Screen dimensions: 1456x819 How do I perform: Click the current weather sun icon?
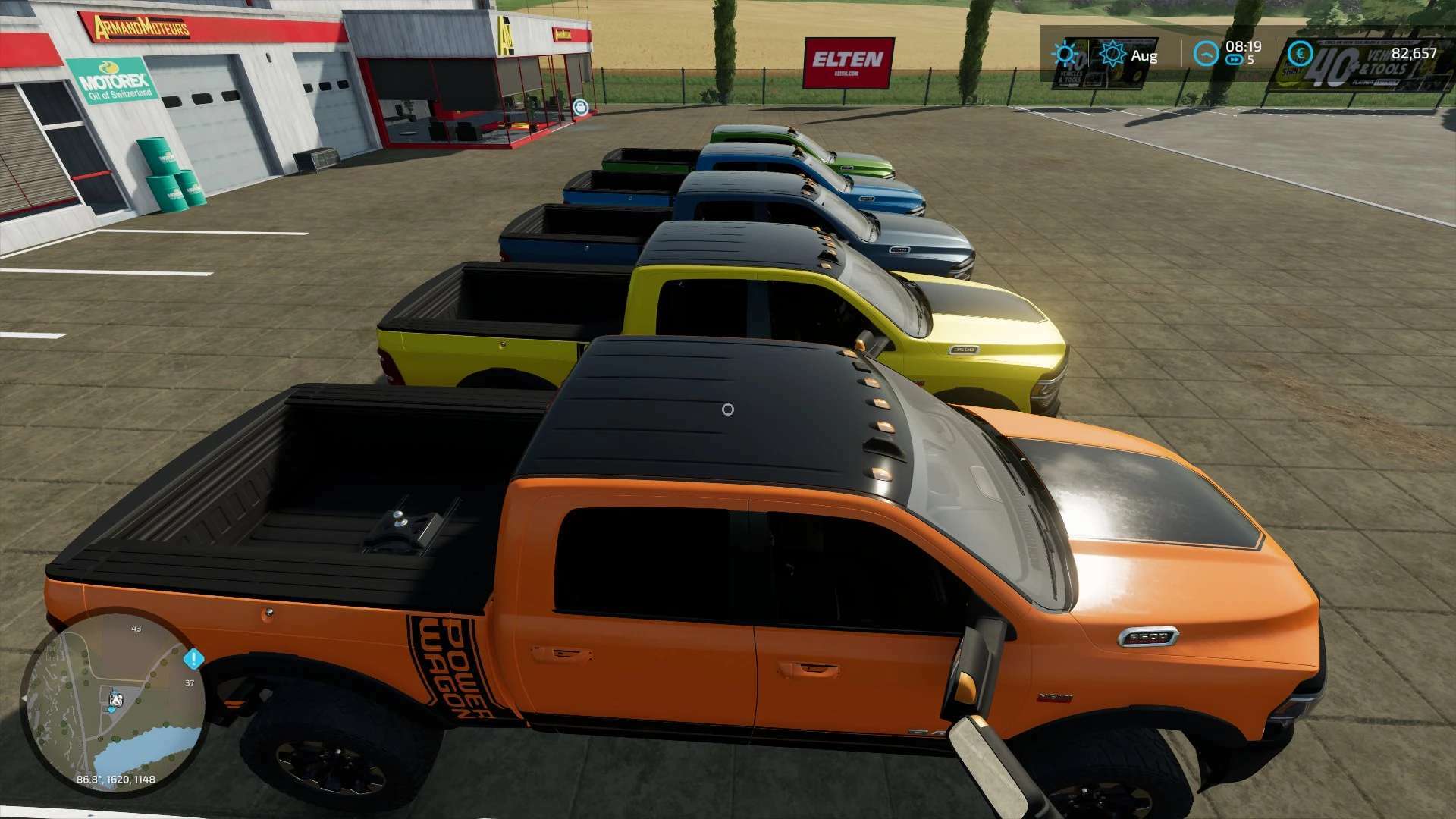(1065, 54)
